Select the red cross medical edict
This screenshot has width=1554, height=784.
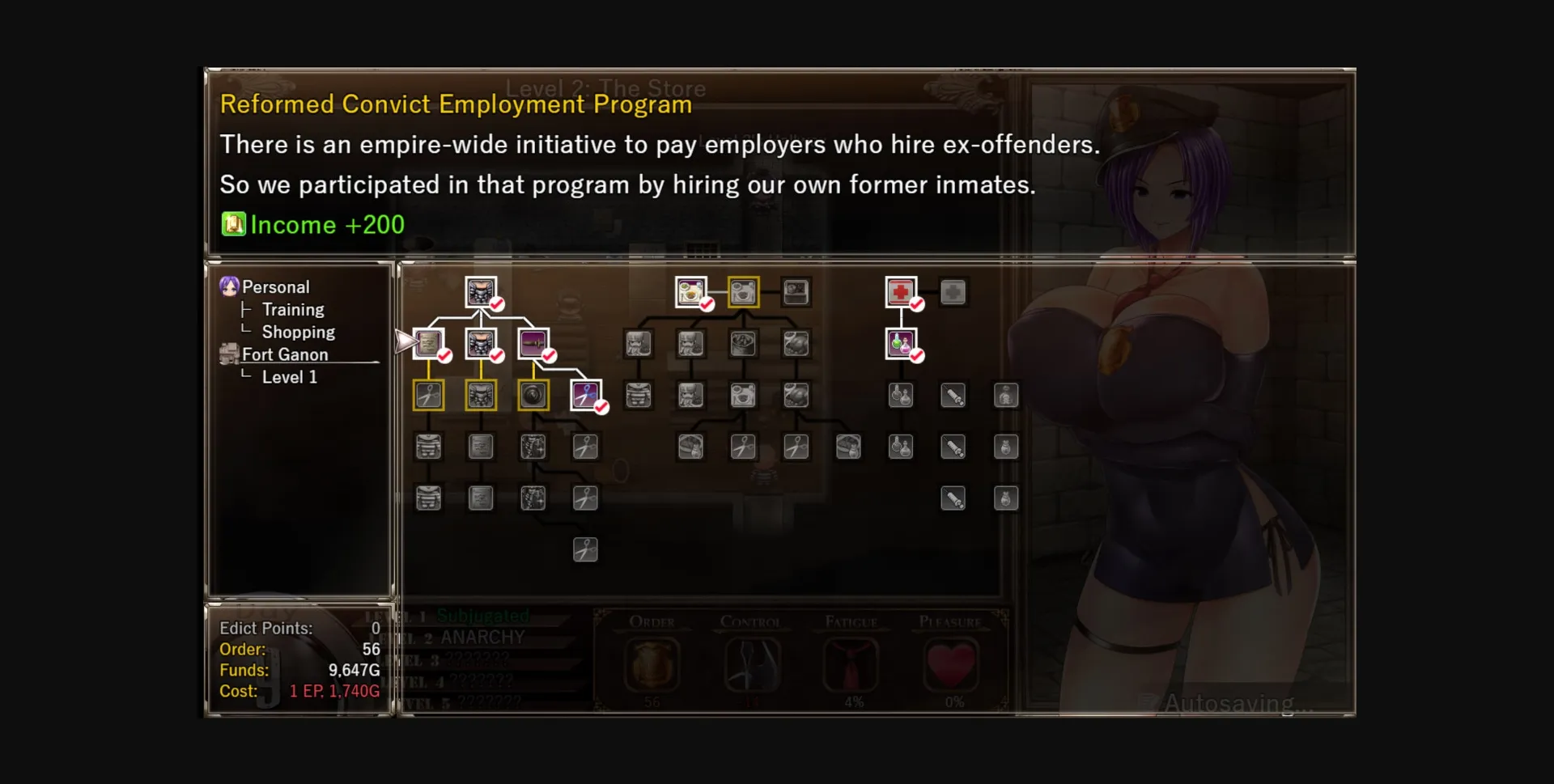[902, 293]
